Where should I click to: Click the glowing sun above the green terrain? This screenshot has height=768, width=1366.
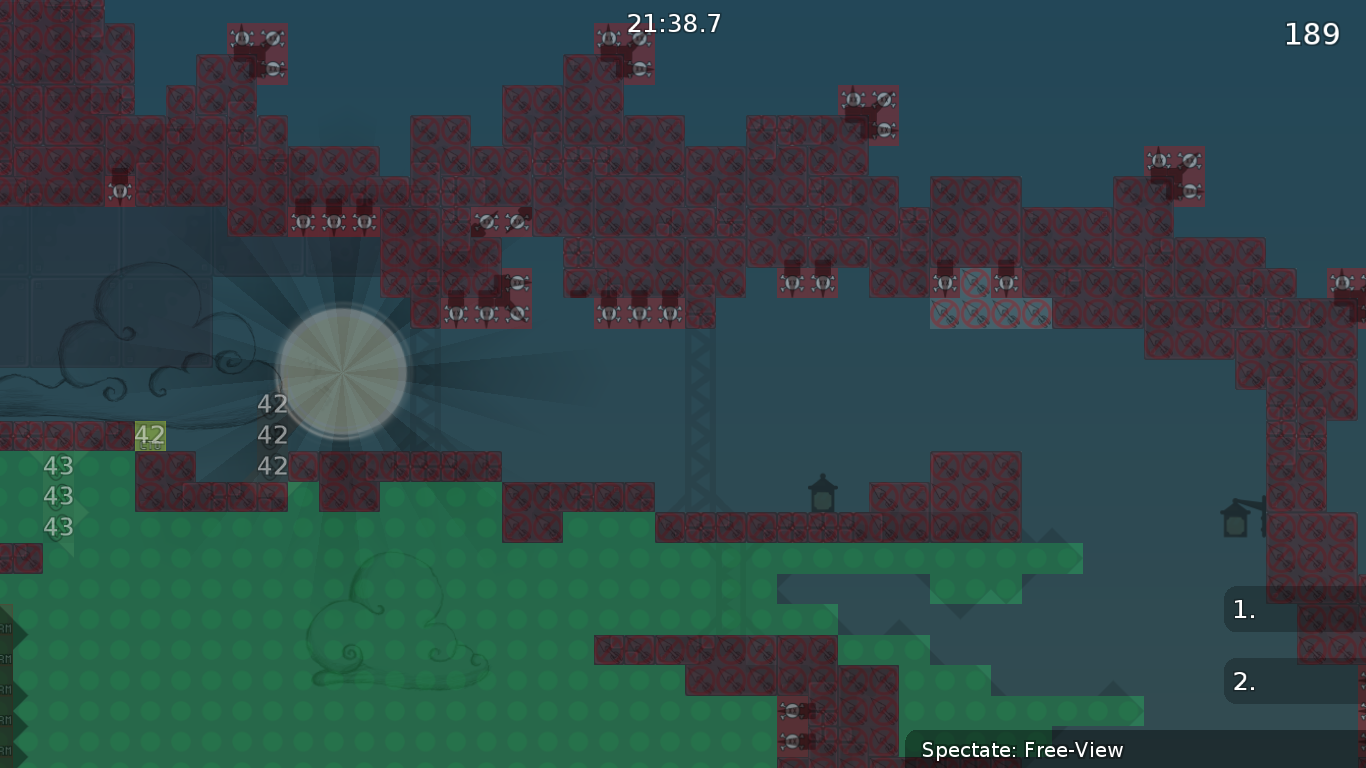click(343, 372)
